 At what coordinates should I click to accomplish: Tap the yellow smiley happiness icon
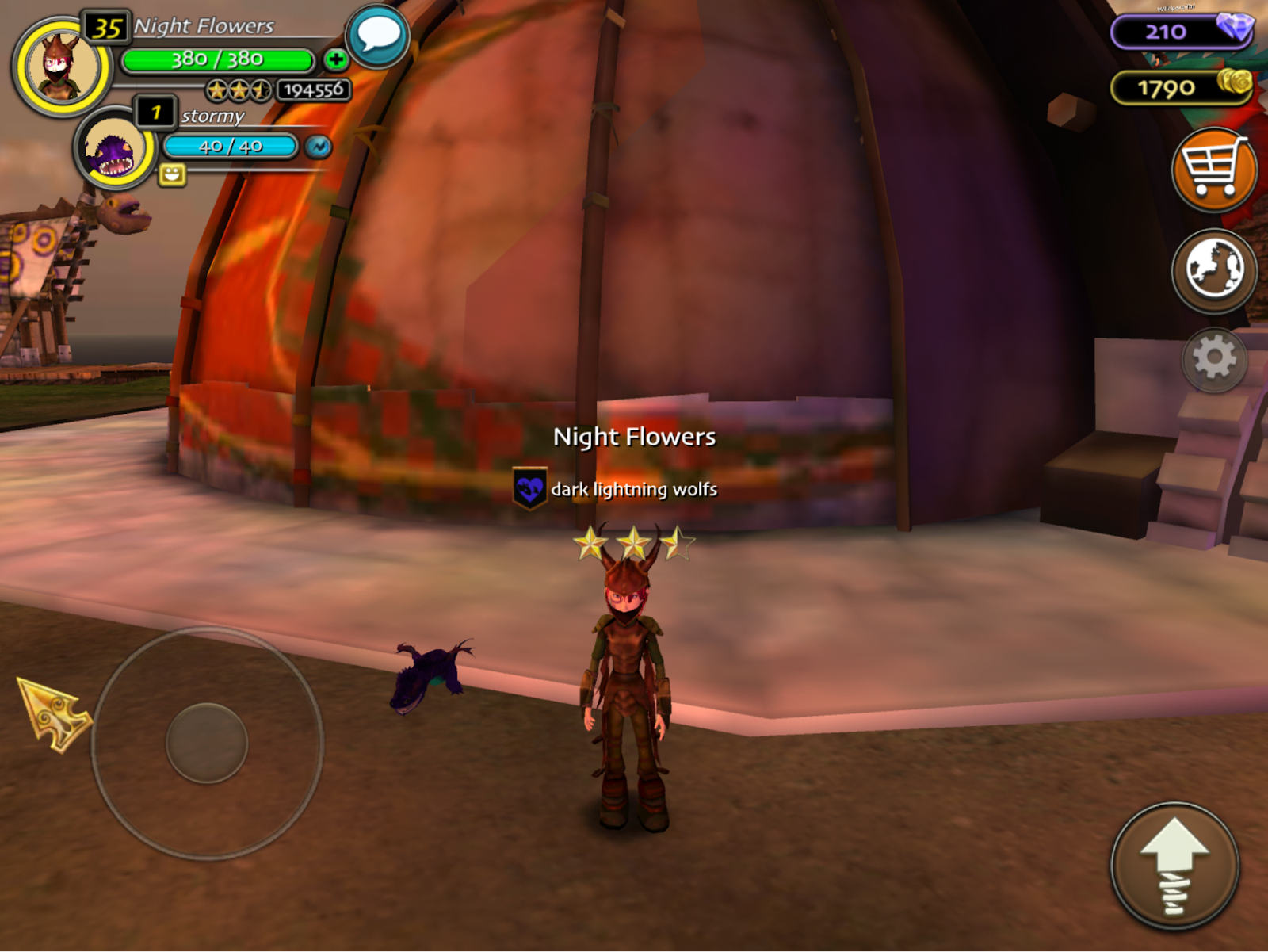(x=172, y=174)
